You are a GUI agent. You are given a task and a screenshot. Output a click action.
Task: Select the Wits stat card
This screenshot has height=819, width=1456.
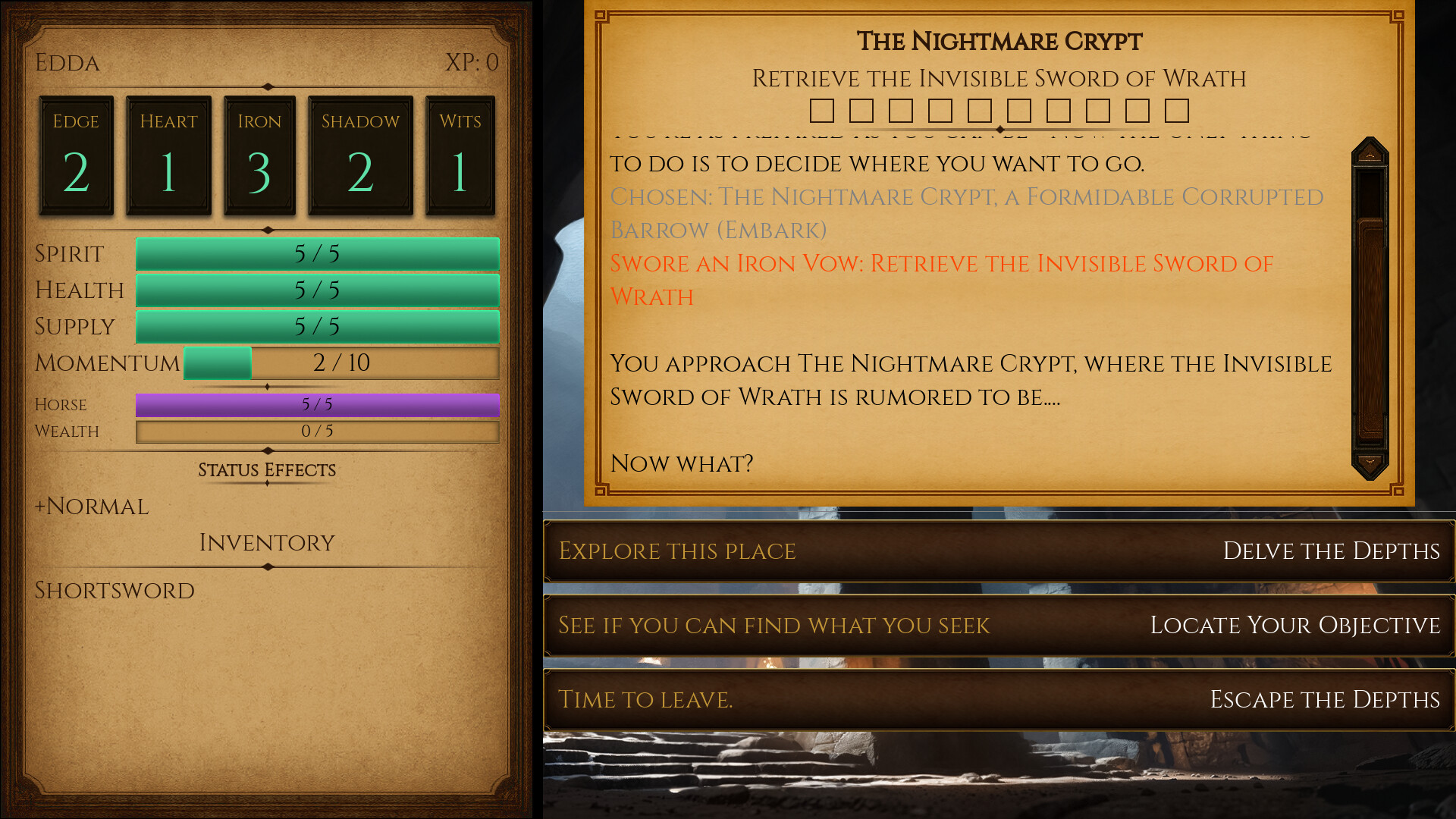tap(460, 154)
